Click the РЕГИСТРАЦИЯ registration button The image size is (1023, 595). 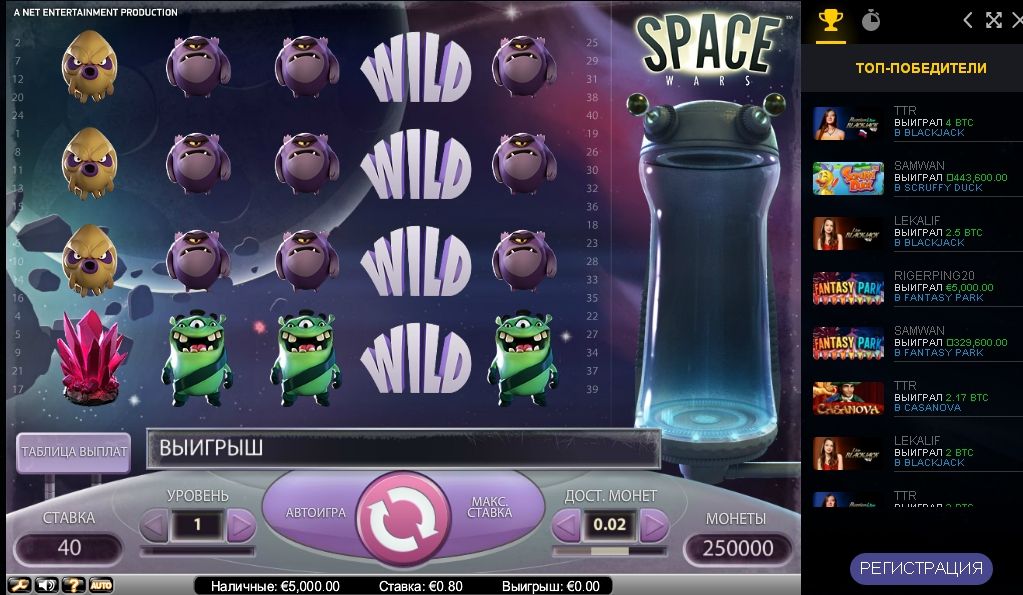pos(921,569)
